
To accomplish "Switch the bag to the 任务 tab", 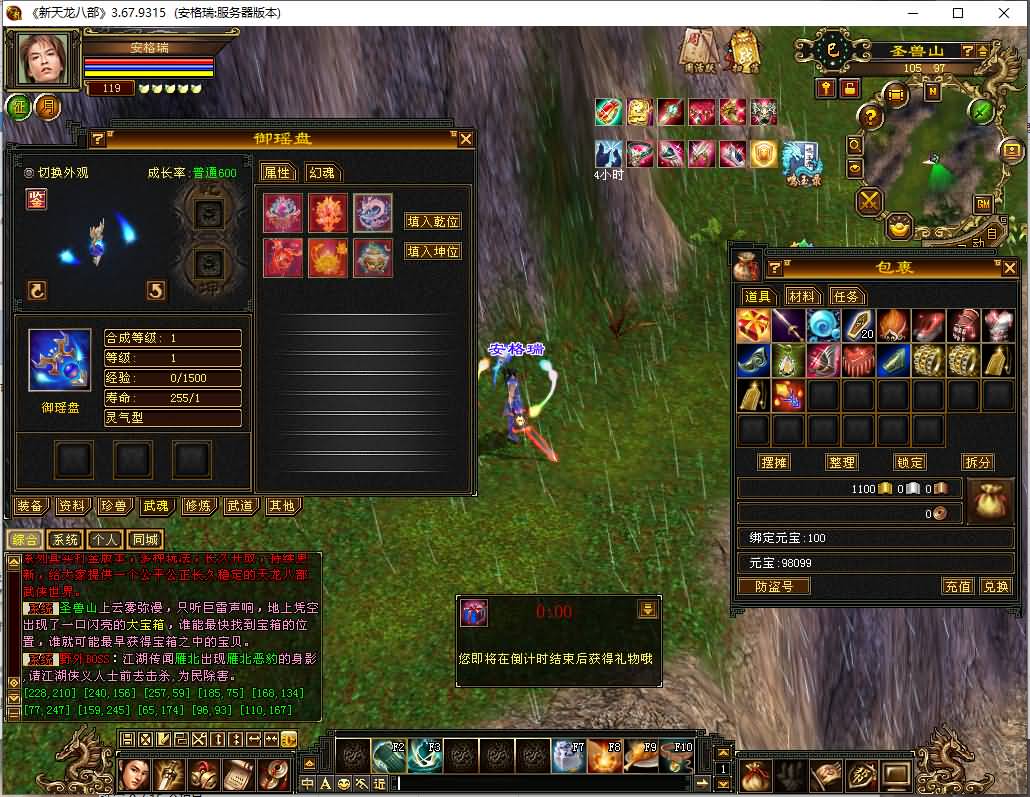I will tap(846, 296).
